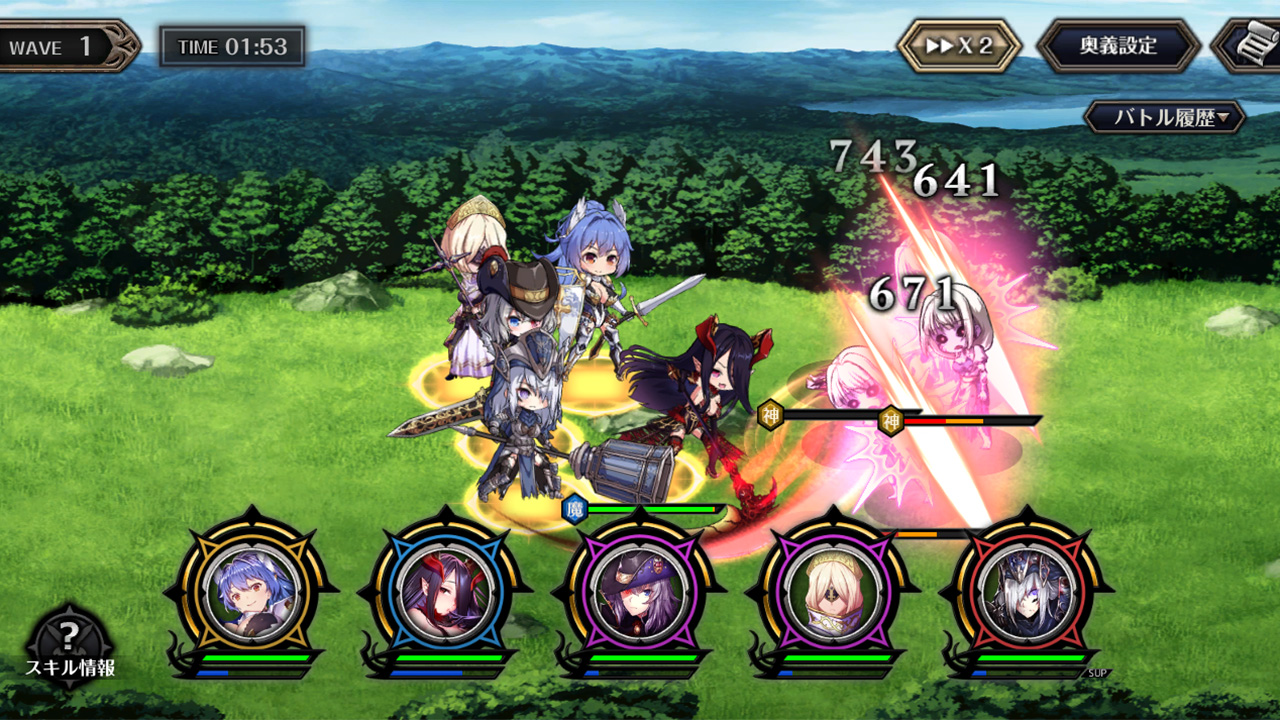The height and width of the screenshot is (720, 1280).
Task: Trigger the veiled blonde priestess portrait
Action: (x=832, y=590)
